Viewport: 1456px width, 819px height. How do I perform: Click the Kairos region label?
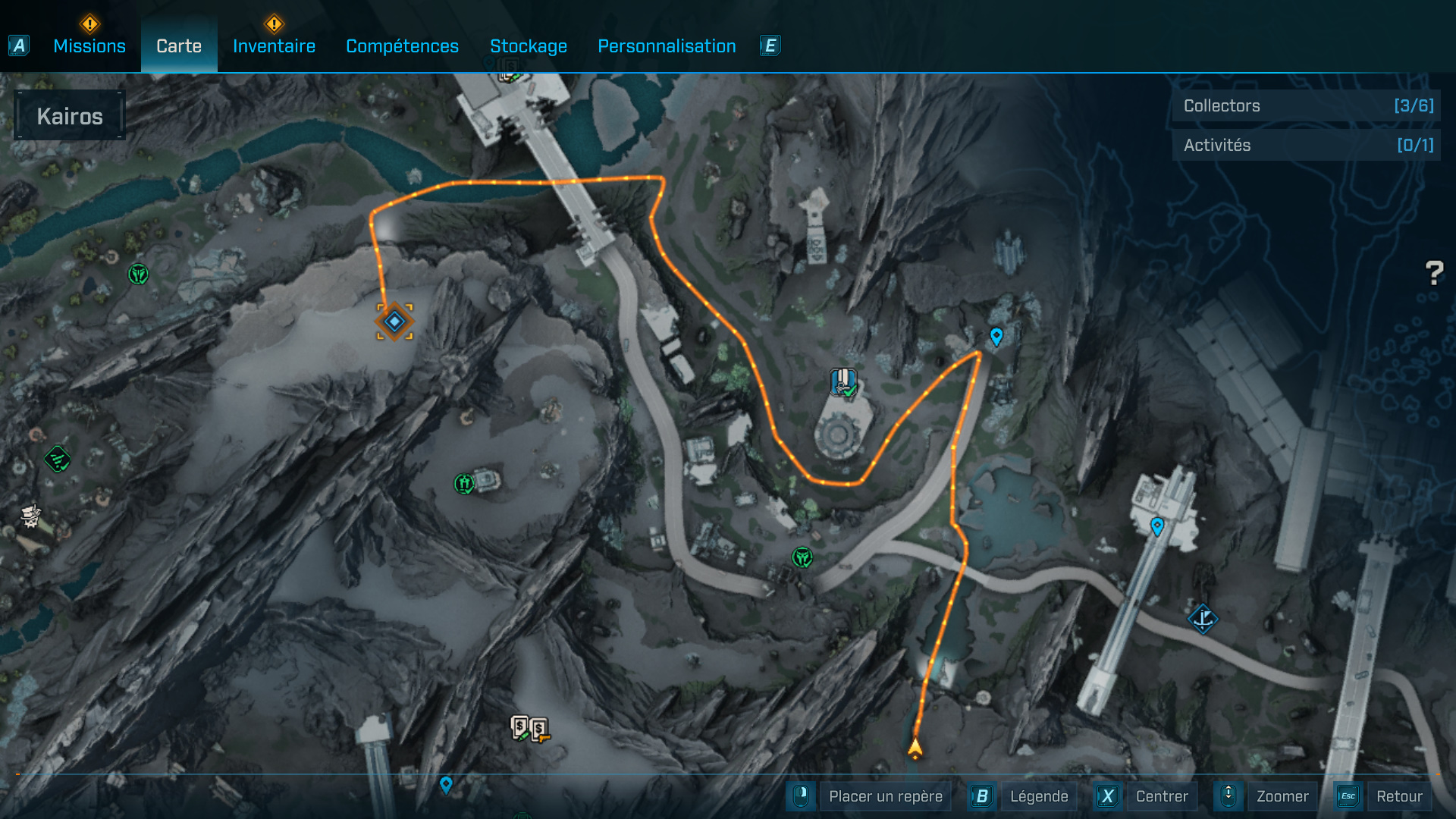click(x=70, y=116)
